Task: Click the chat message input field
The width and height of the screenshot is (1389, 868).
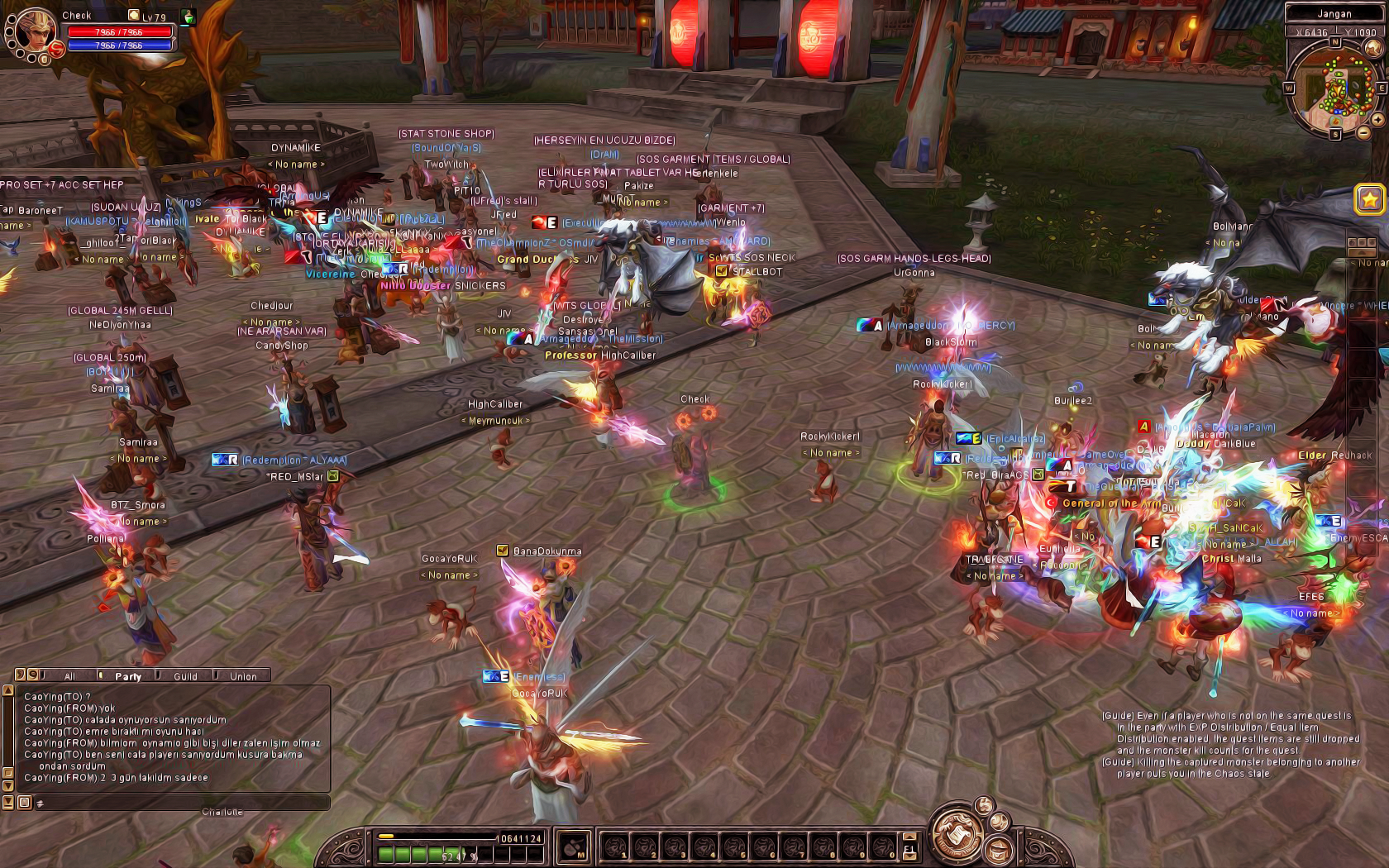Action: [182, 803]
